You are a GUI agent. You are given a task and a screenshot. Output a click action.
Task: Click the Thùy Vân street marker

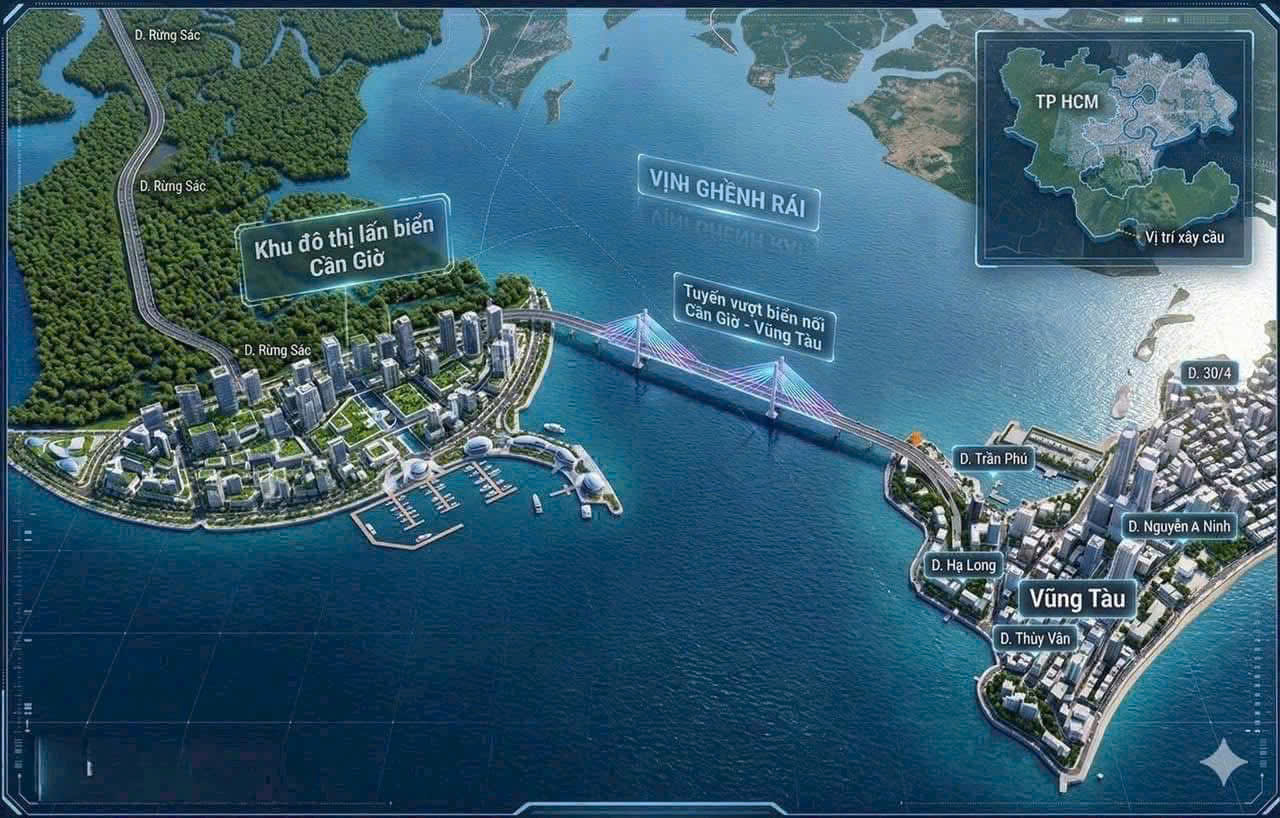pyautogui.click(x=1034, y=636)
